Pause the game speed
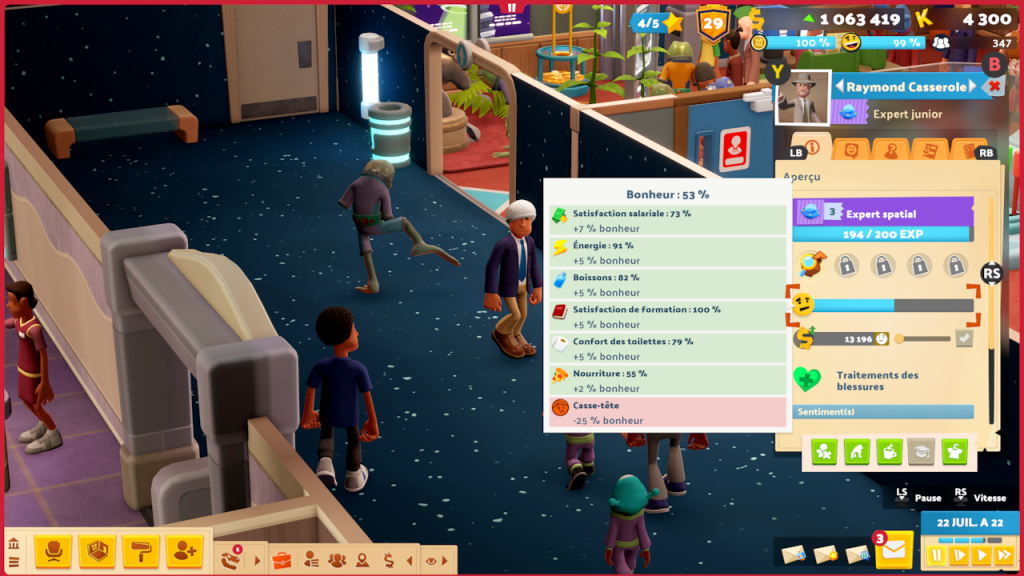 [937, 555]
